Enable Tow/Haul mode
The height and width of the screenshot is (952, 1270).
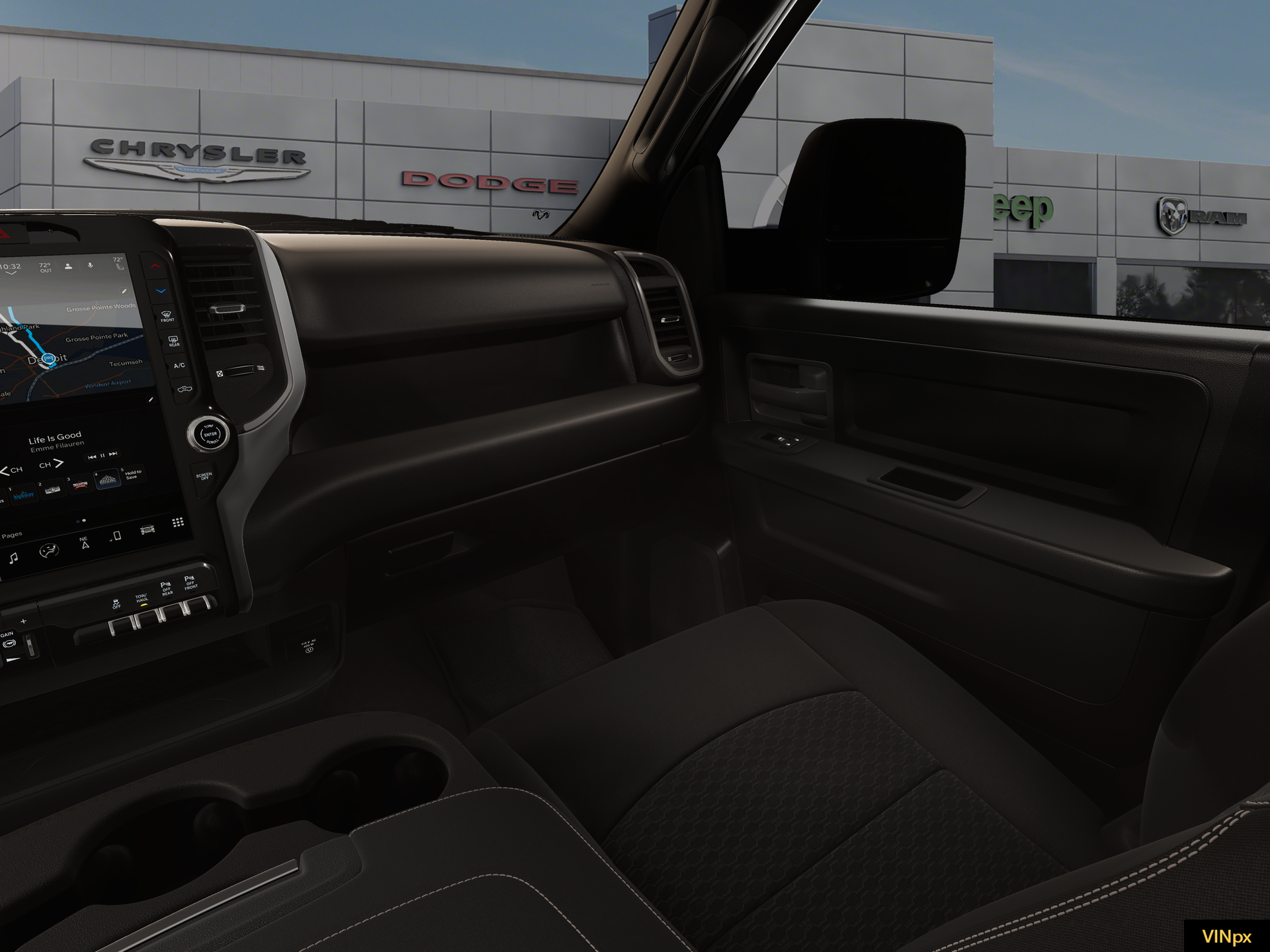(148, 619)
